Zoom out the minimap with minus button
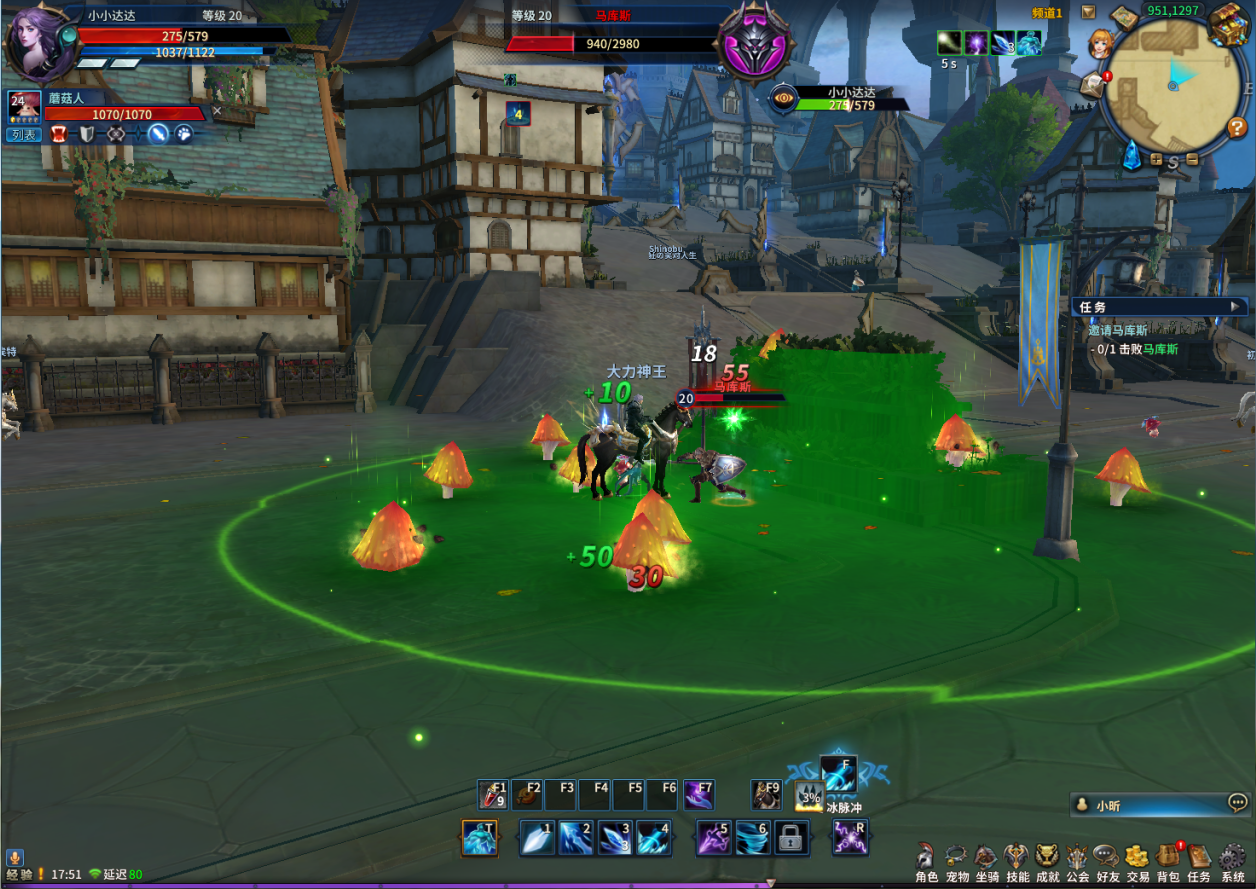Viewport: 1256px width, 889px height. [x=1191, y=160]
